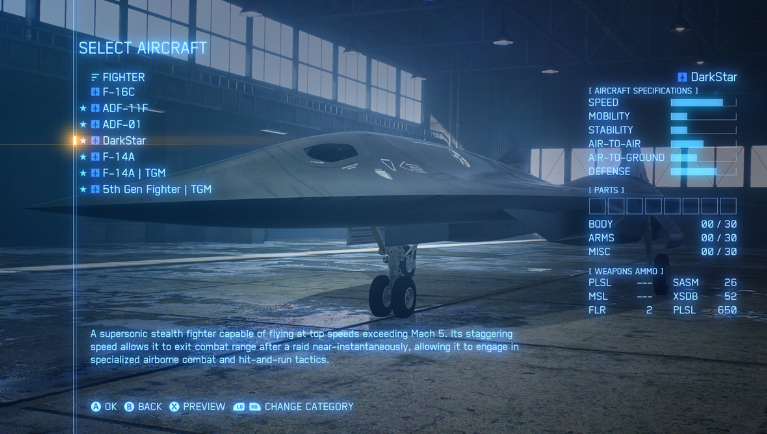Pick the ADF-01 aircraft

coord(121,124)
